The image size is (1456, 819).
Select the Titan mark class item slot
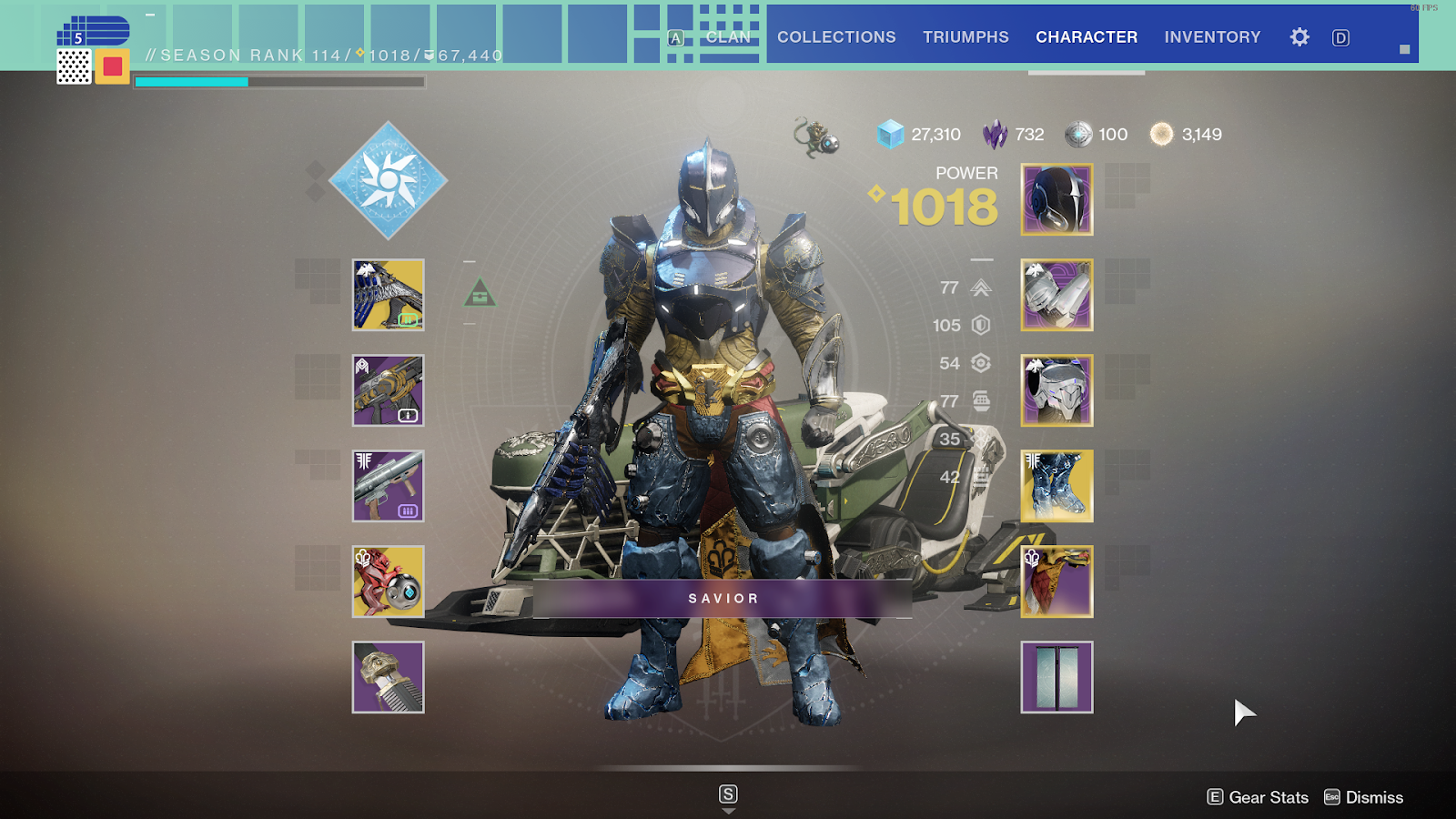click(1057, 581)
